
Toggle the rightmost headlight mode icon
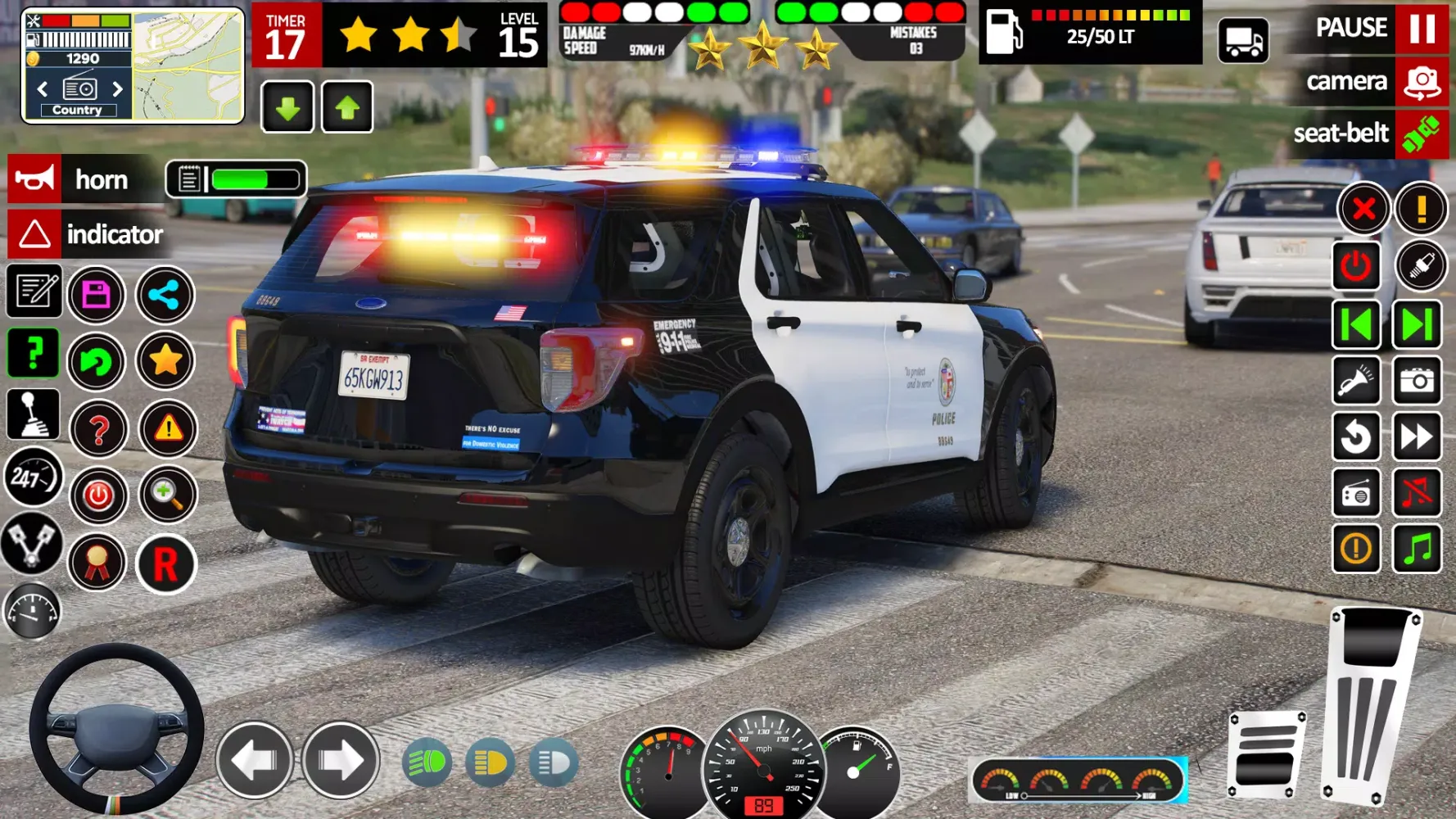[554, 763]
